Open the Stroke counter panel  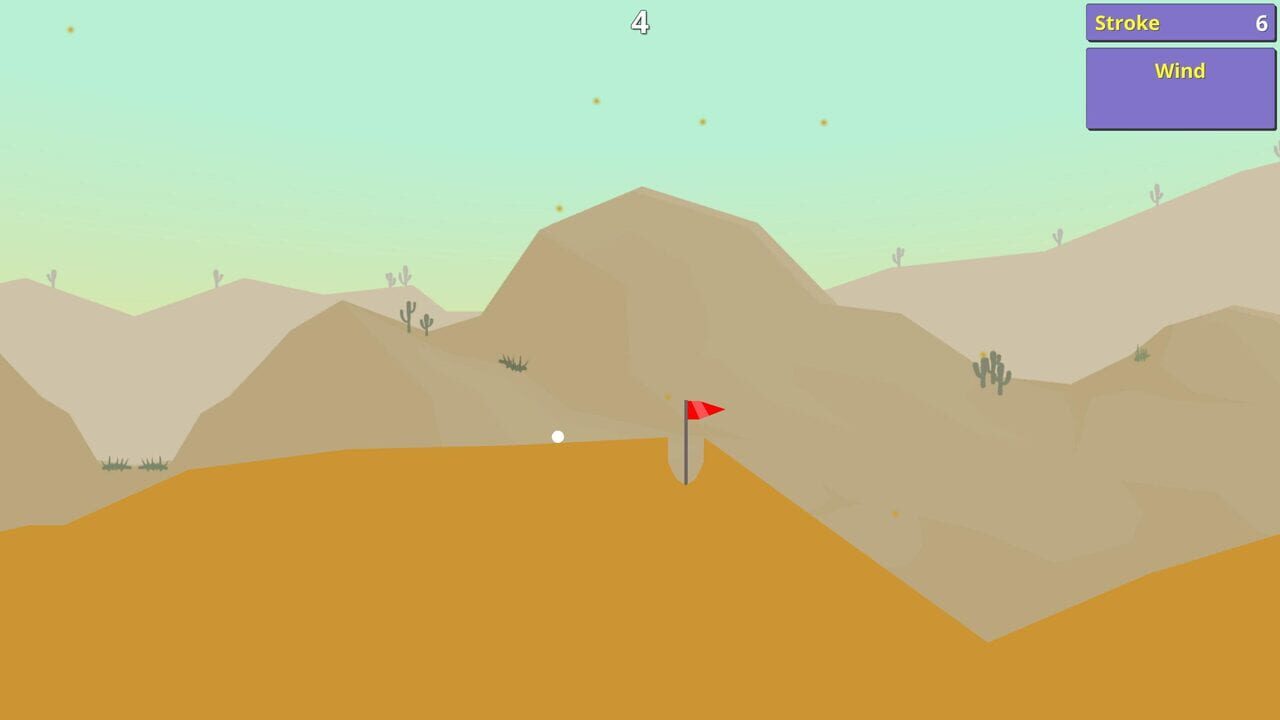[x=1180, y=22]
